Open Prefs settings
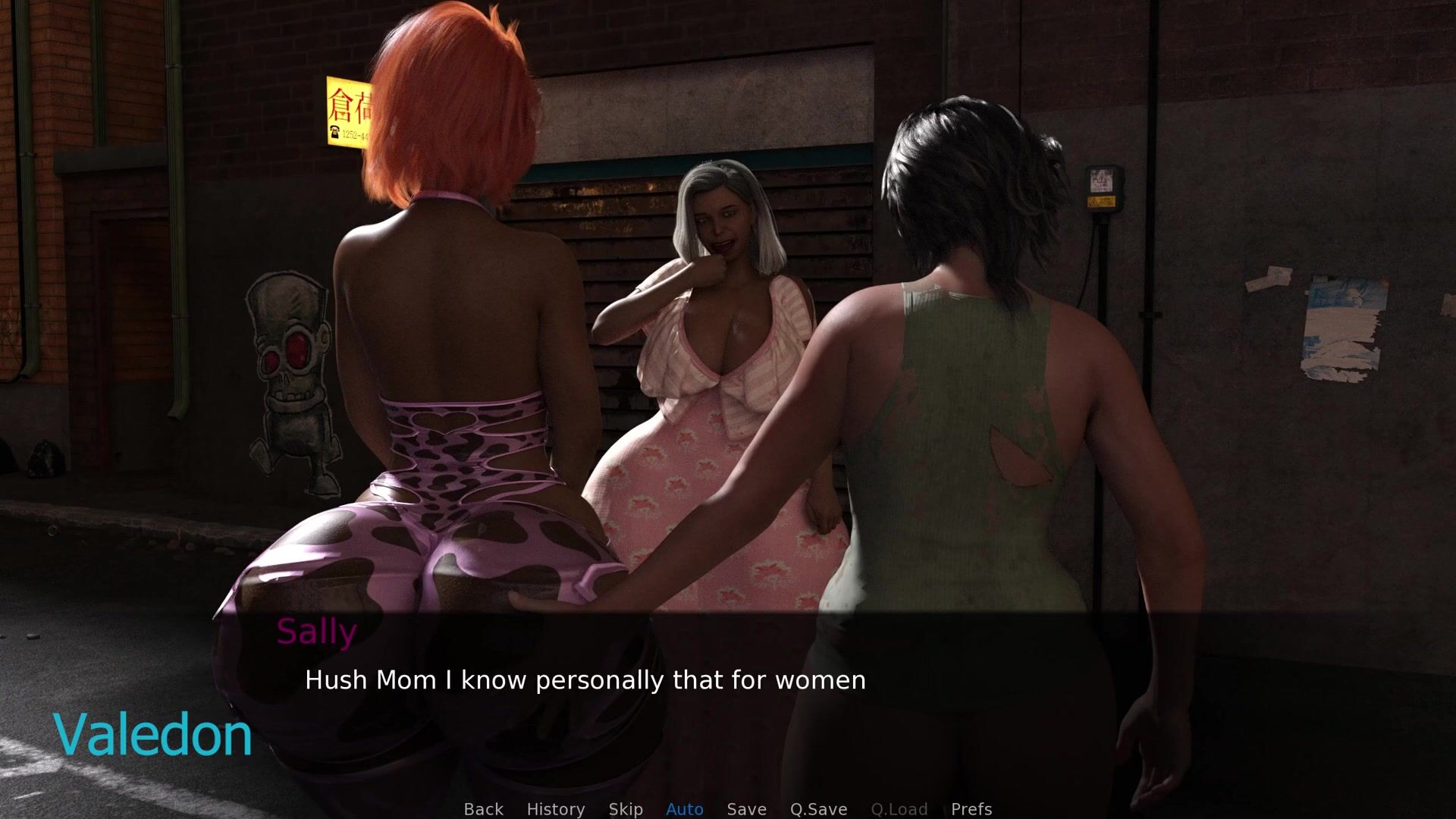This screenshot has width=1456, height=819. [971, 809]
